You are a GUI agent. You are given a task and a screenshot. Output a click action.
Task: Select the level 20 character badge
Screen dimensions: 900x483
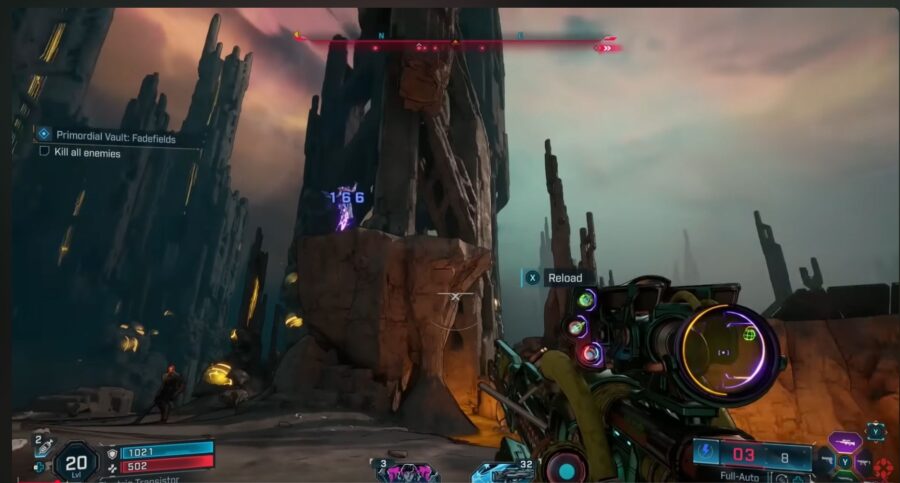coord(76,461)
